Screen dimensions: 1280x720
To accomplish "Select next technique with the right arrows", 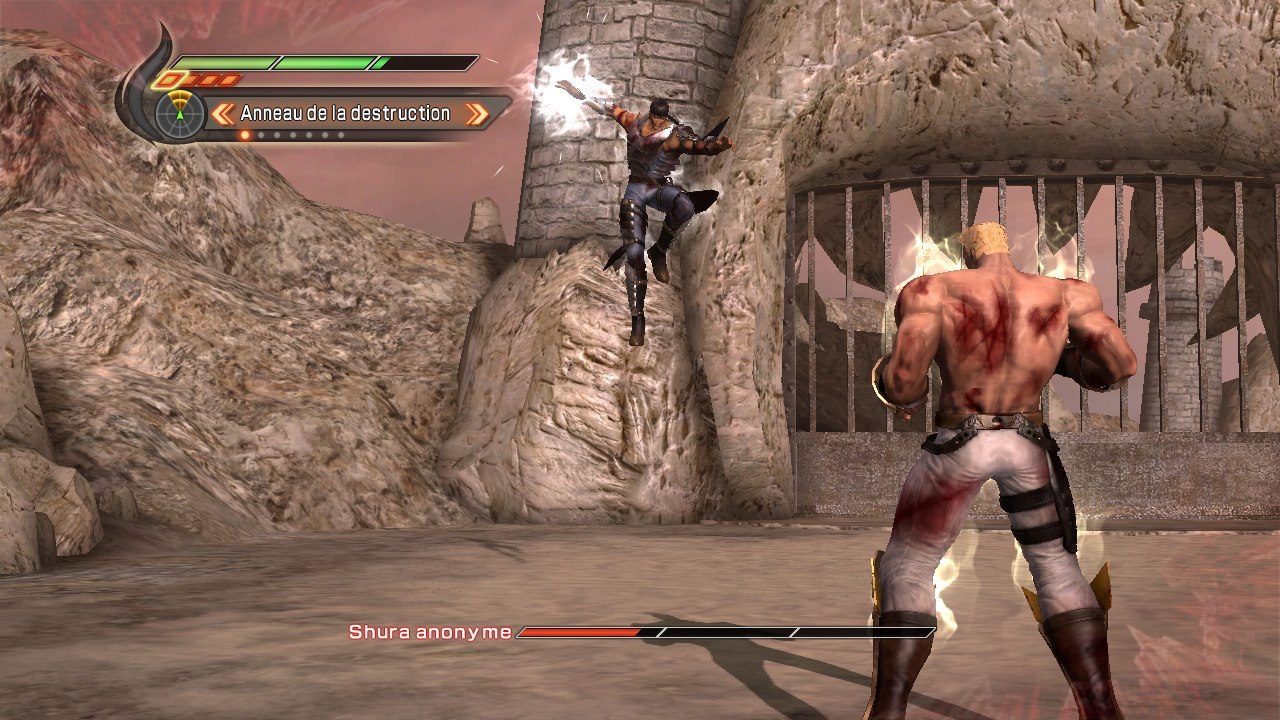I will [x=477, y=114].
